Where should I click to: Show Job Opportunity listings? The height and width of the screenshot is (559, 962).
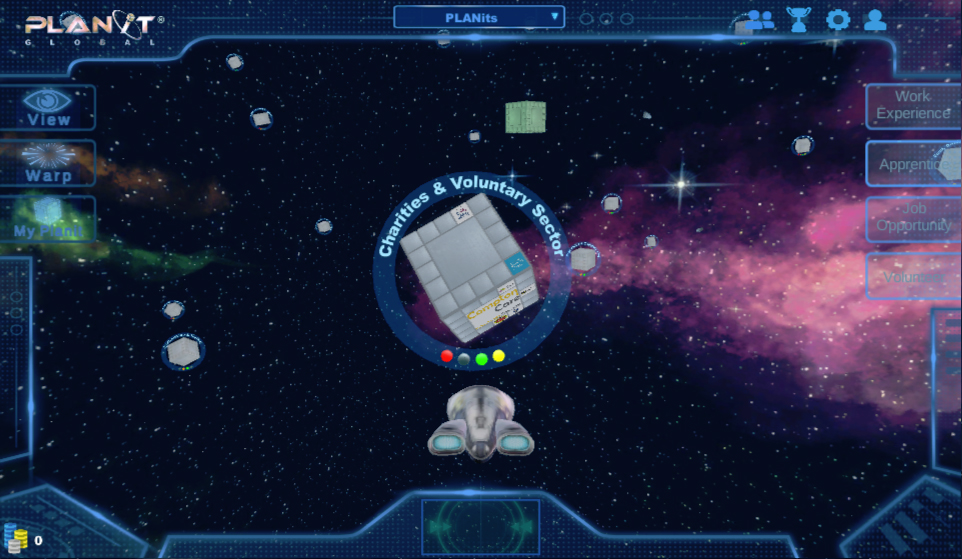point(912,218)
